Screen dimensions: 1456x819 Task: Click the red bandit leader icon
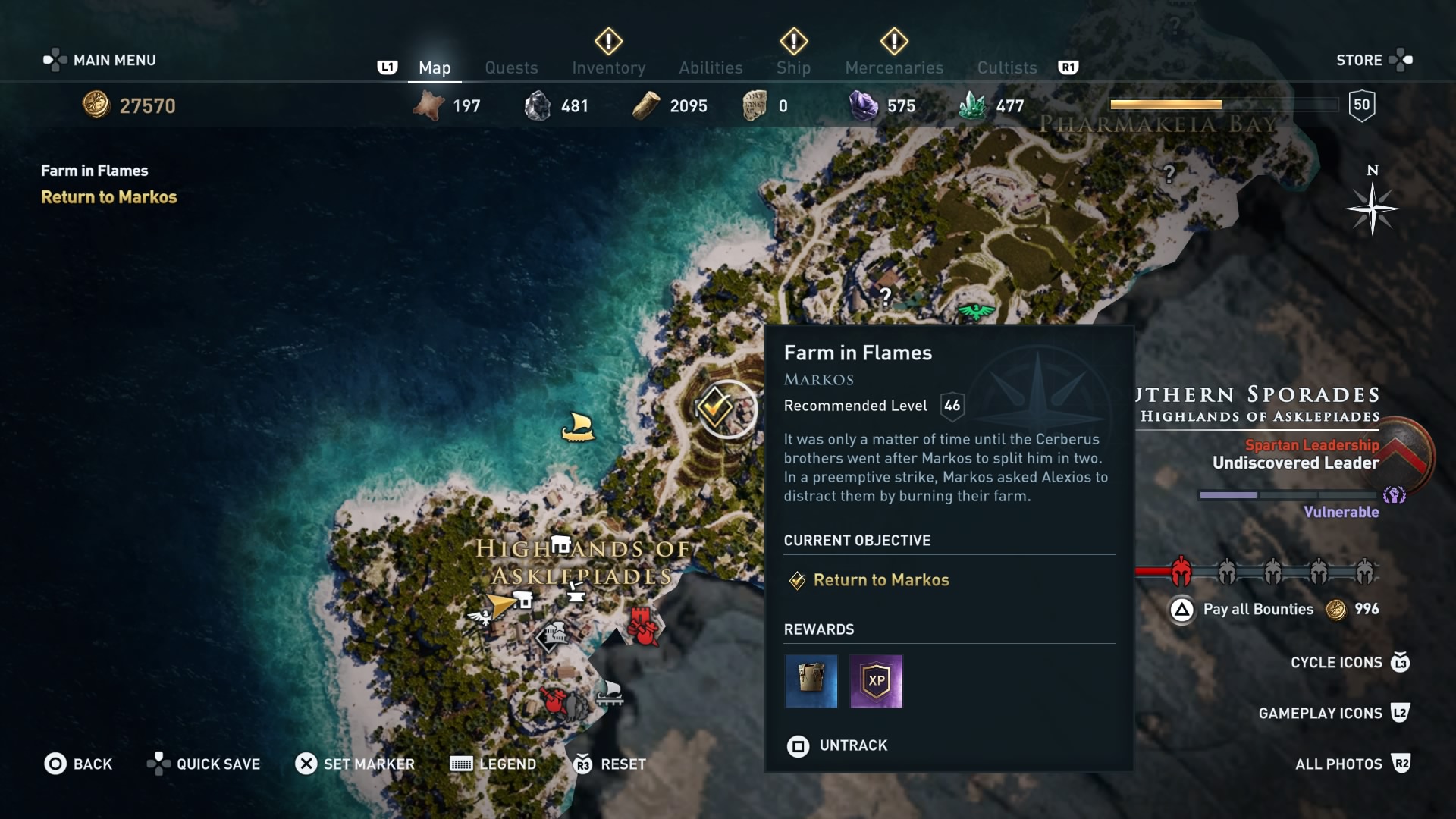(x=554, y=699)
